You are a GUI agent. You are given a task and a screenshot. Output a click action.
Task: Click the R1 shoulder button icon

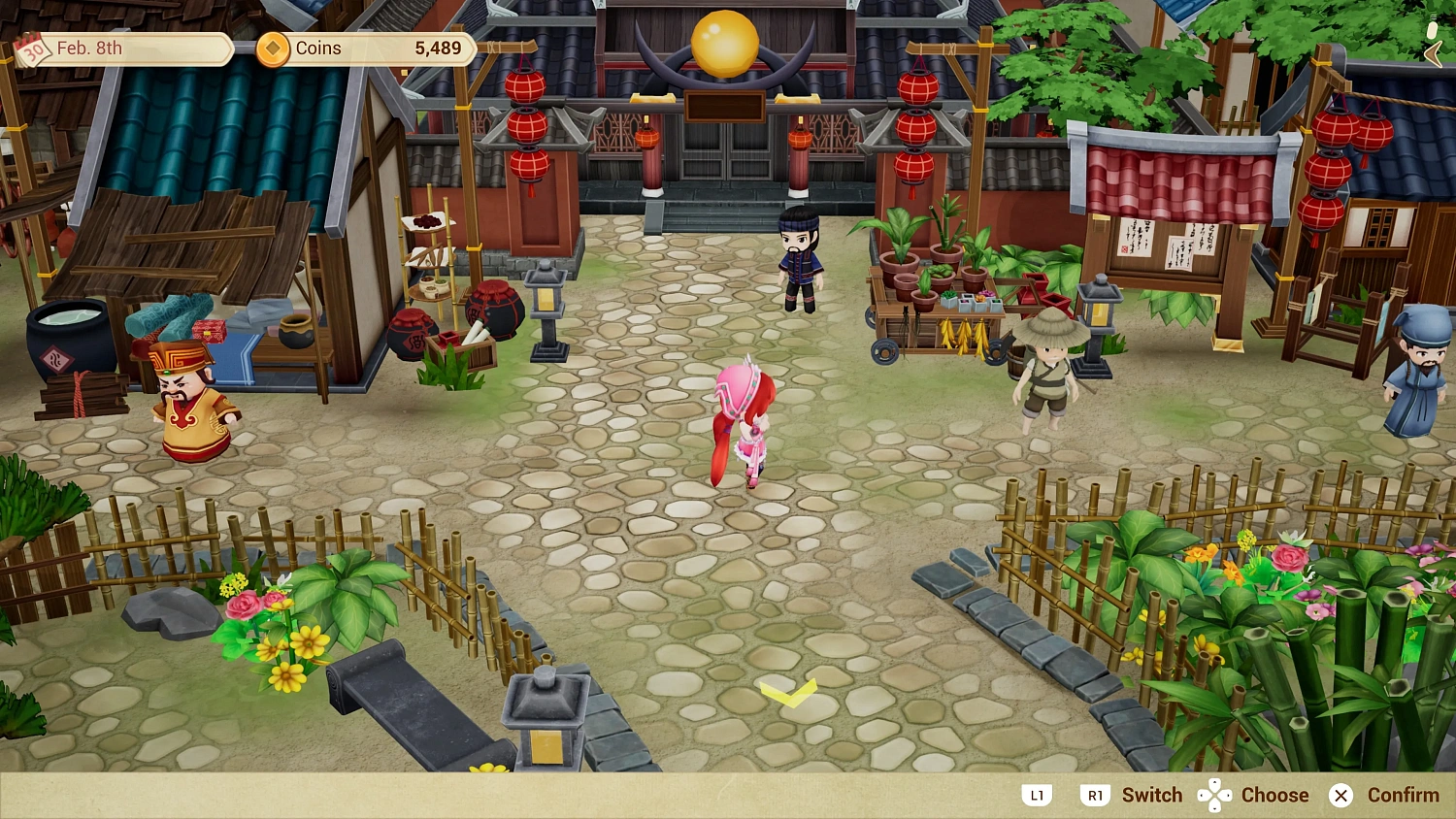1095,795
